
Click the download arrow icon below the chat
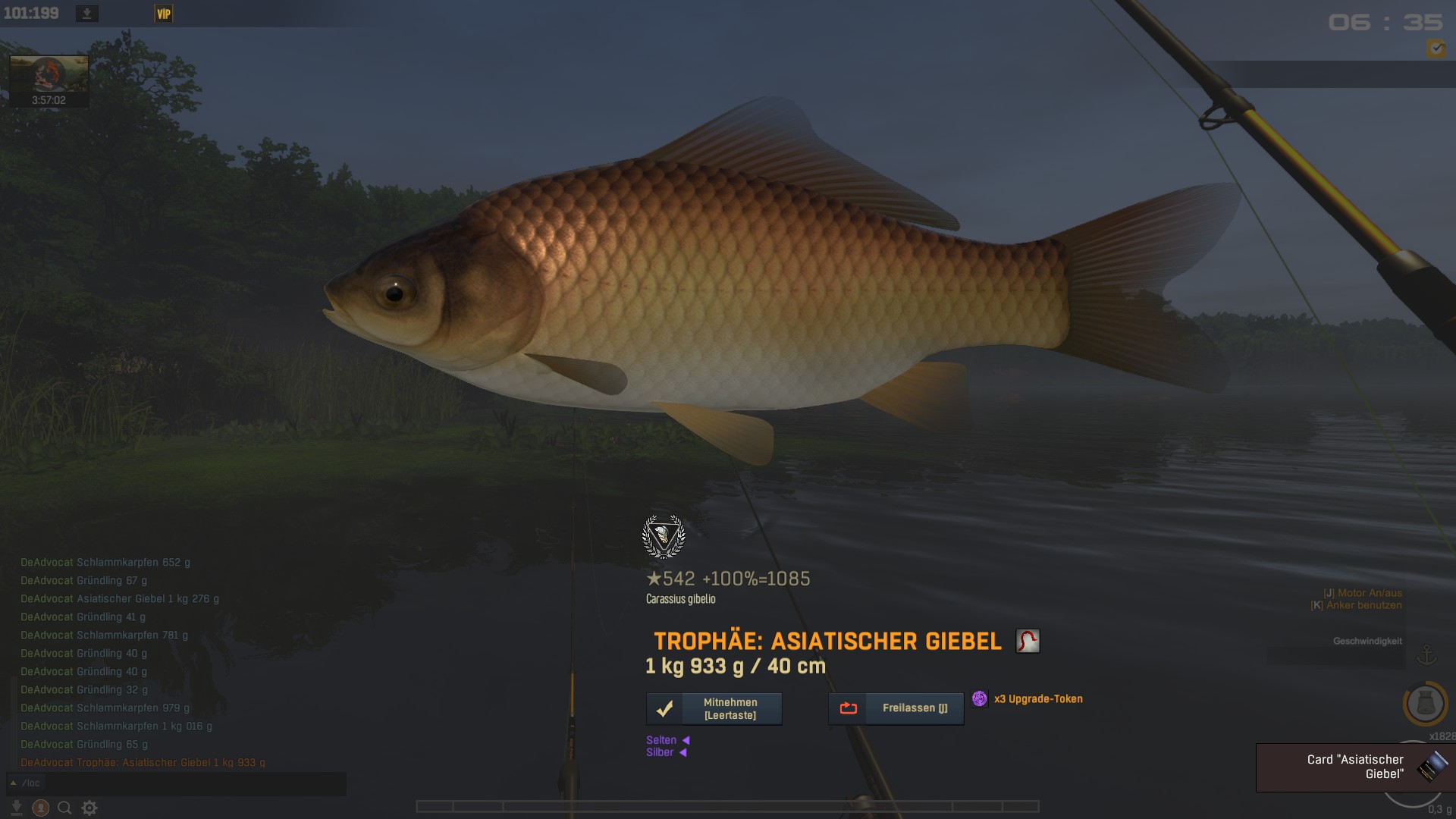(x=16, y=808)
